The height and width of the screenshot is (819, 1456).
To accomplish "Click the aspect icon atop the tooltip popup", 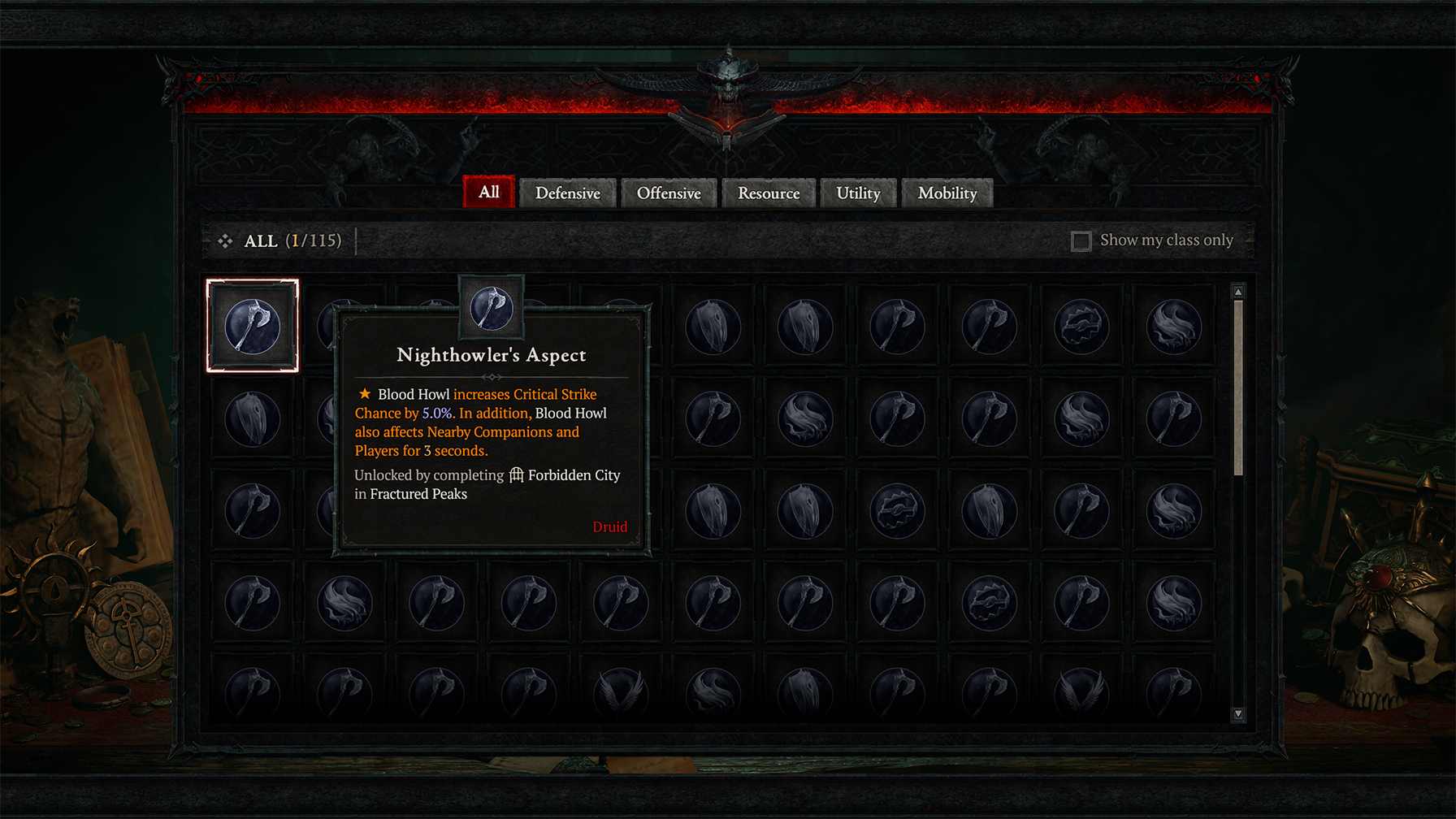I will pyautogui.click(x=491, y=310).
